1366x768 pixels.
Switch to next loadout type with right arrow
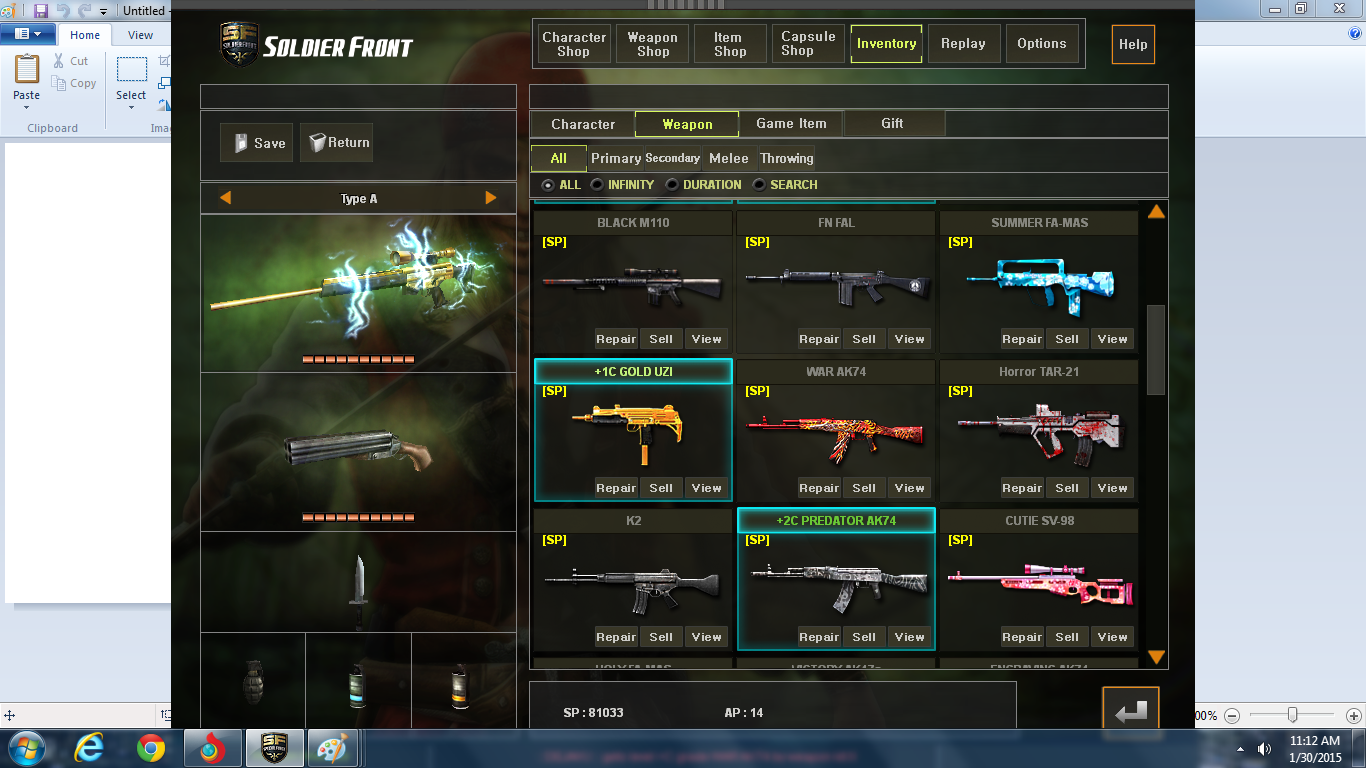coord(491,198)
